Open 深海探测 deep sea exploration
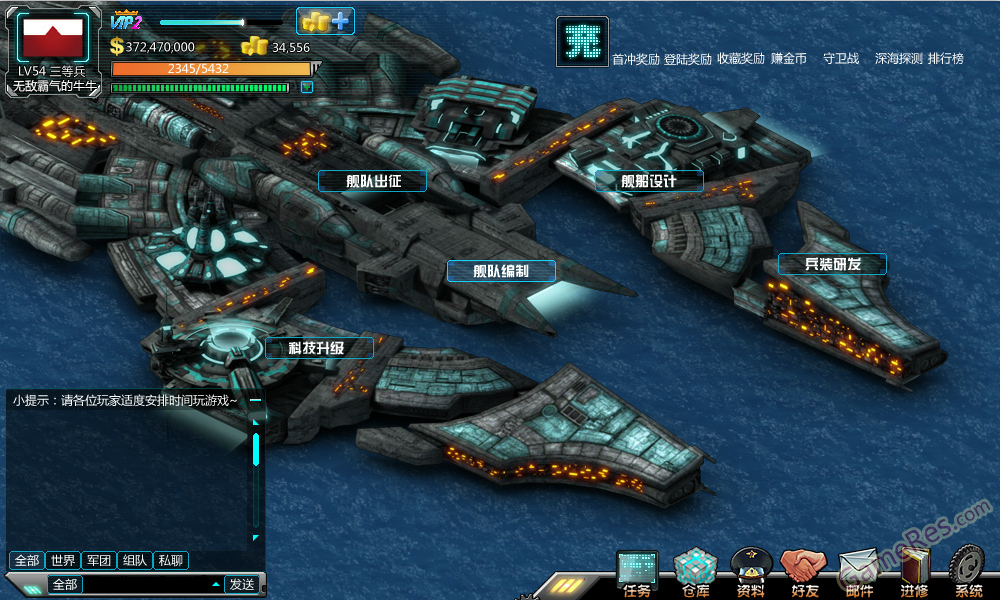 pyautogui.click(x=898, y=59)
